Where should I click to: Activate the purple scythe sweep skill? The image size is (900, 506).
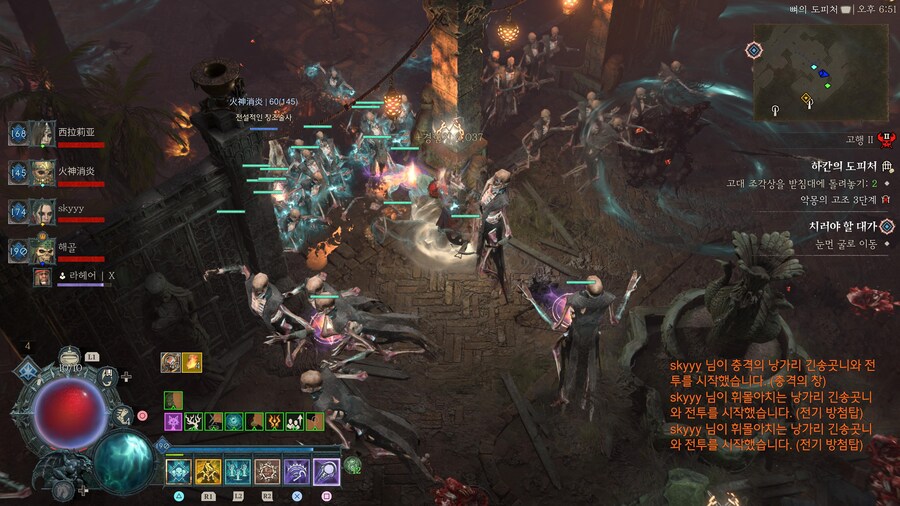(297, 471)
